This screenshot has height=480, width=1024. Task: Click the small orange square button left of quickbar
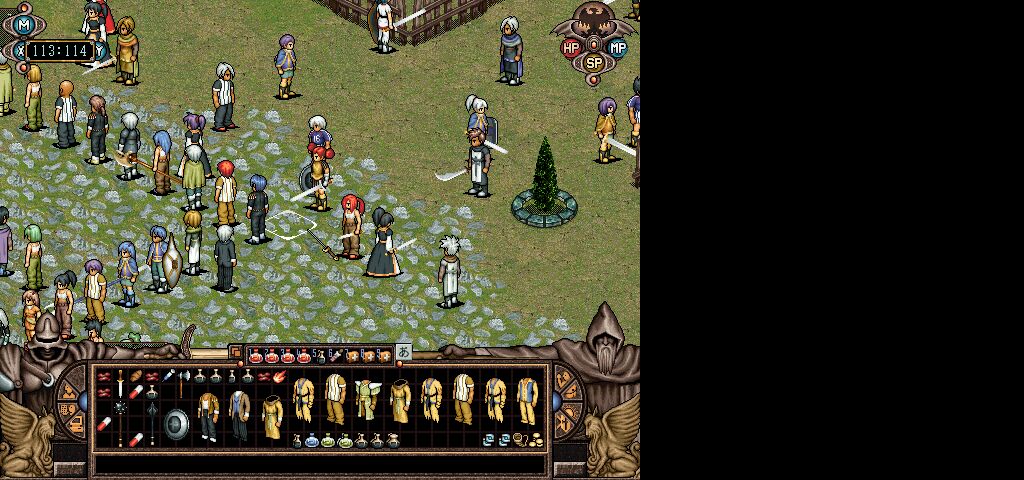(x=236, y=353)
